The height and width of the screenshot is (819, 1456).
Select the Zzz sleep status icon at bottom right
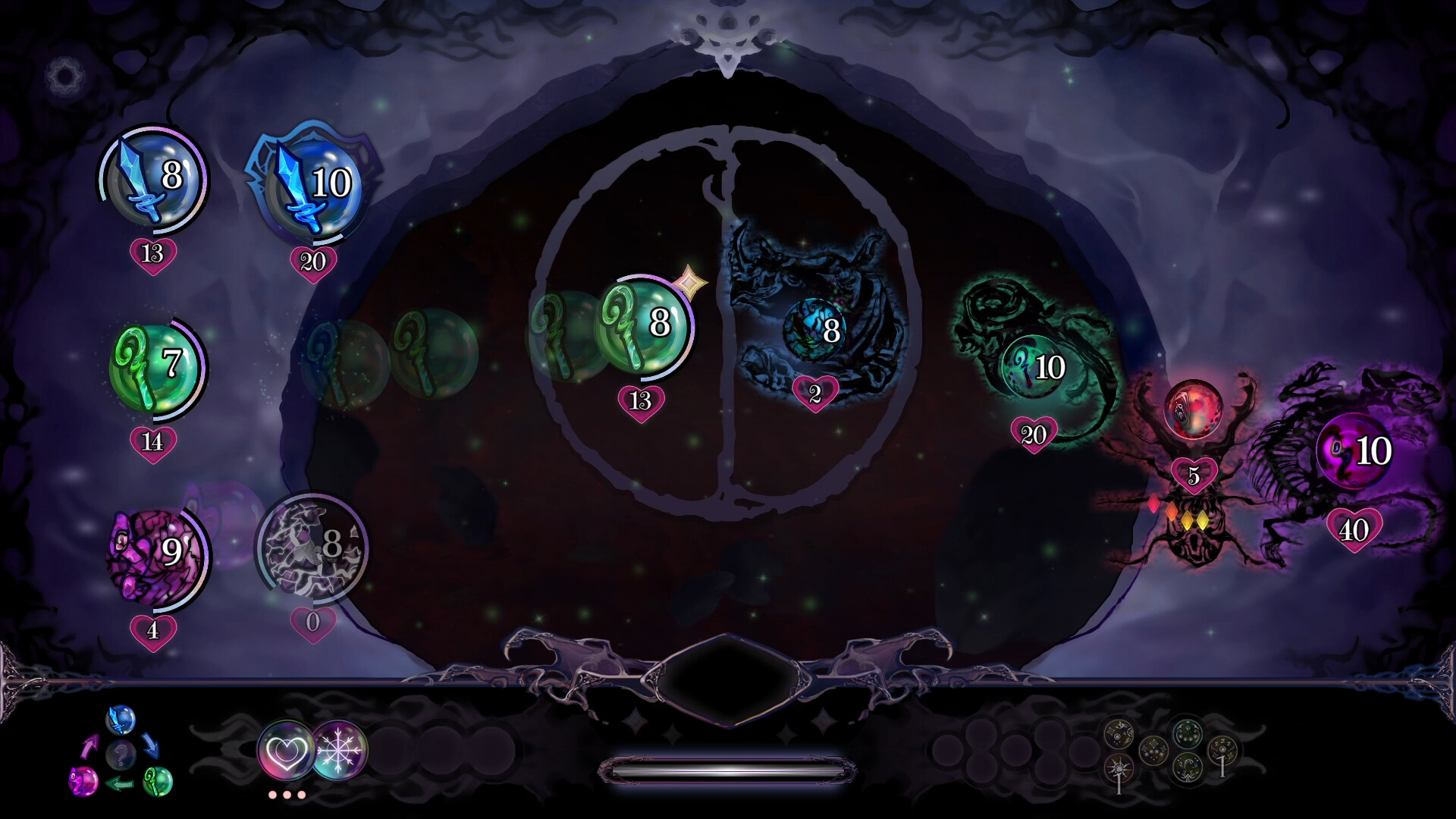click(x=1223, y=748)
